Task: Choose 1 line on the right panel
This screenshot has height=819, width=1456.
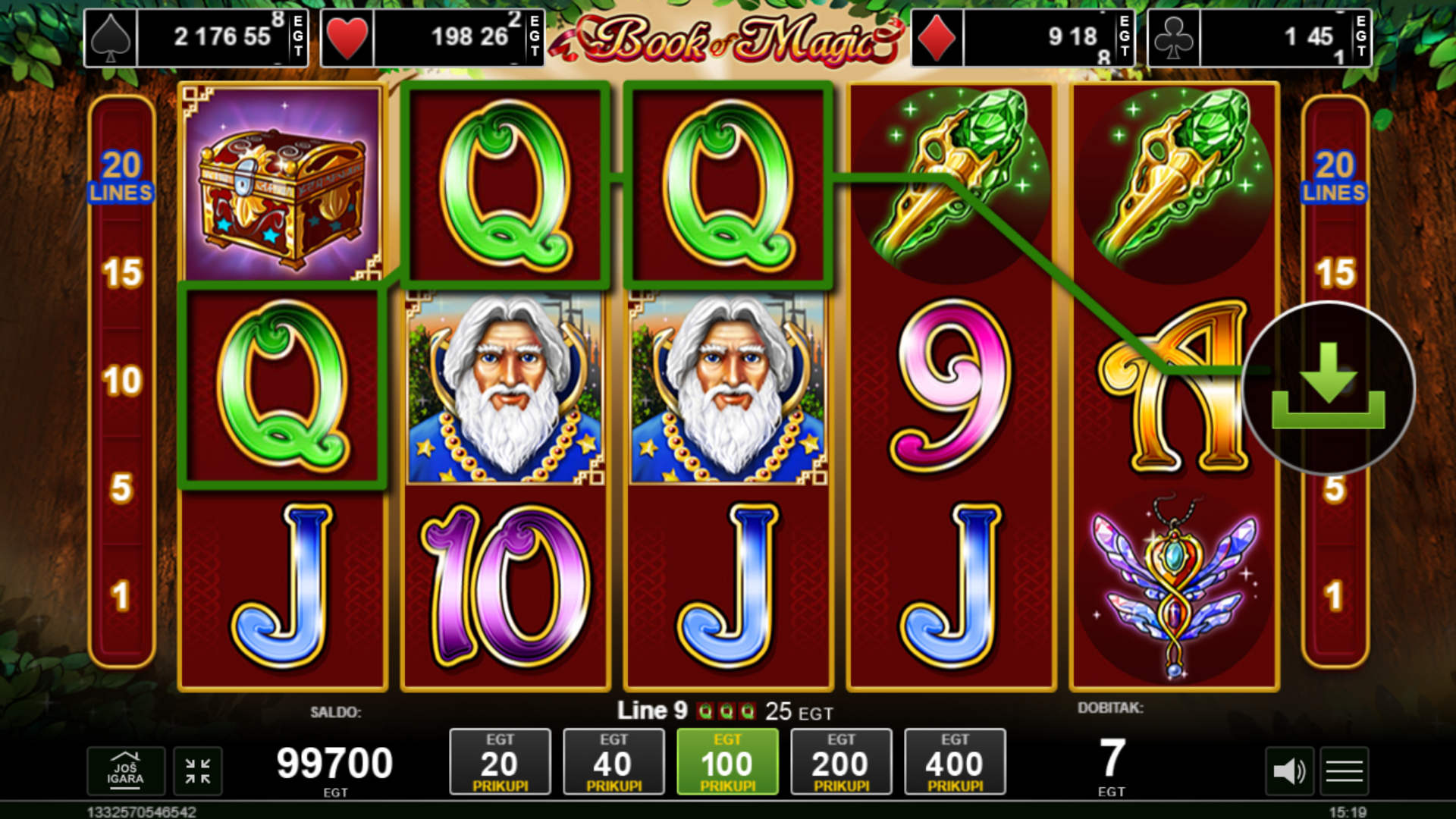Action: 1335,596
